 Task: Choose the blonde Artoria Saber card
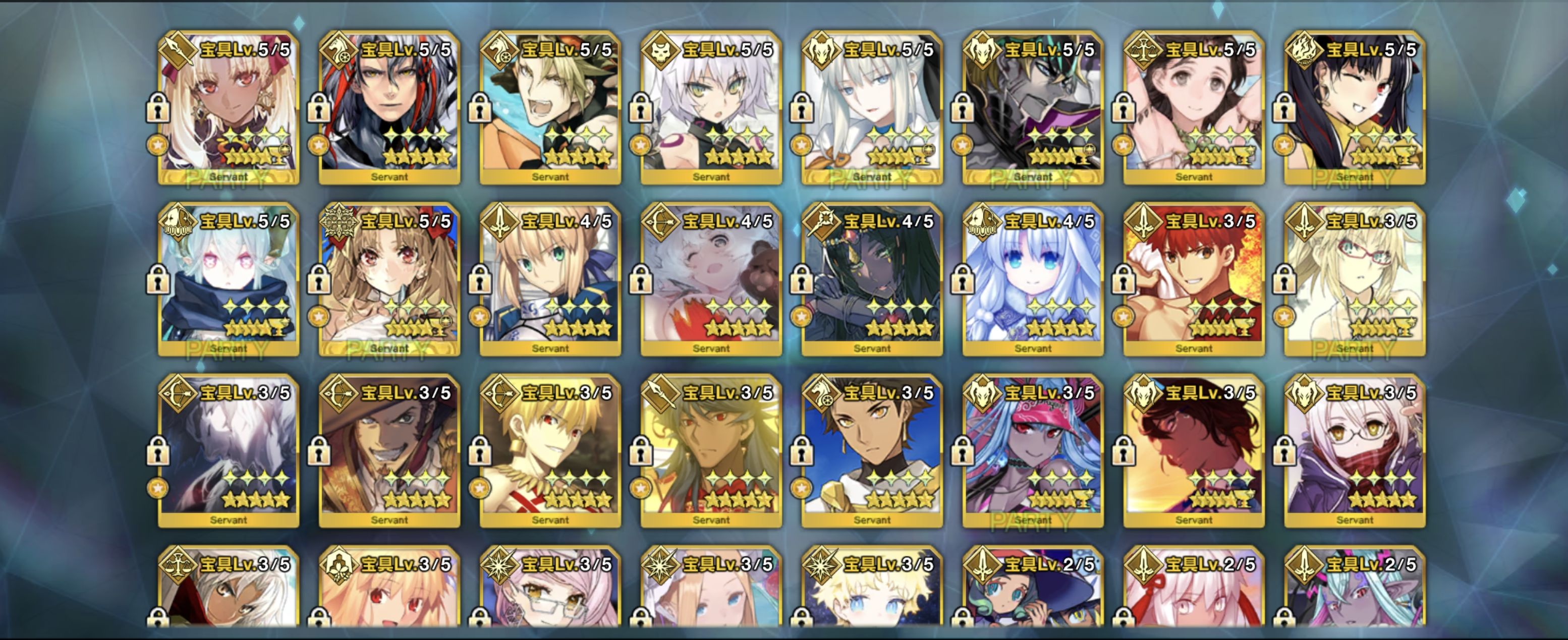(550, 280)
